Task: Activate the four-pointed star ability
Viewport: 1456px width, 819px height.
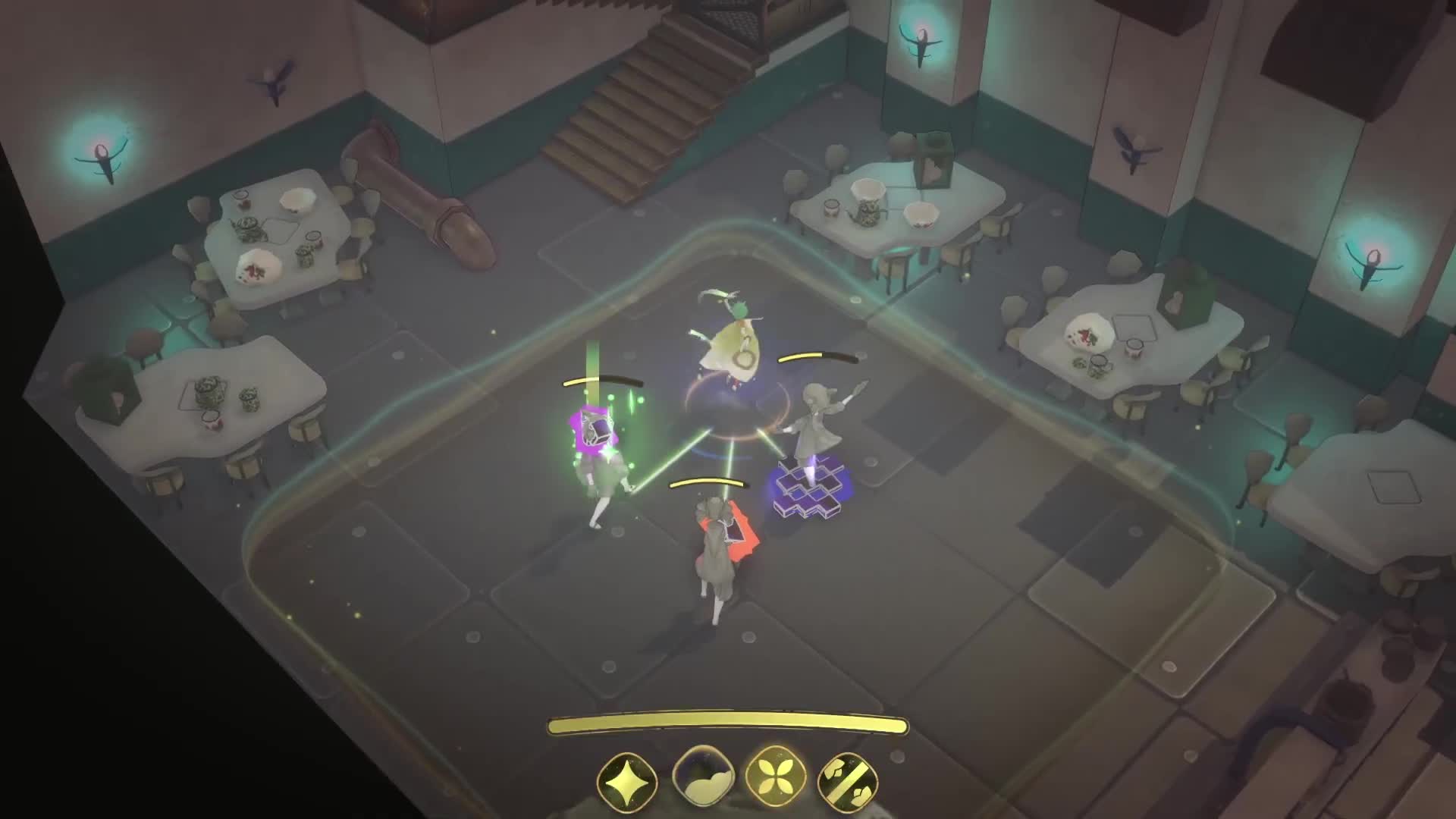Action: [626, 780]
